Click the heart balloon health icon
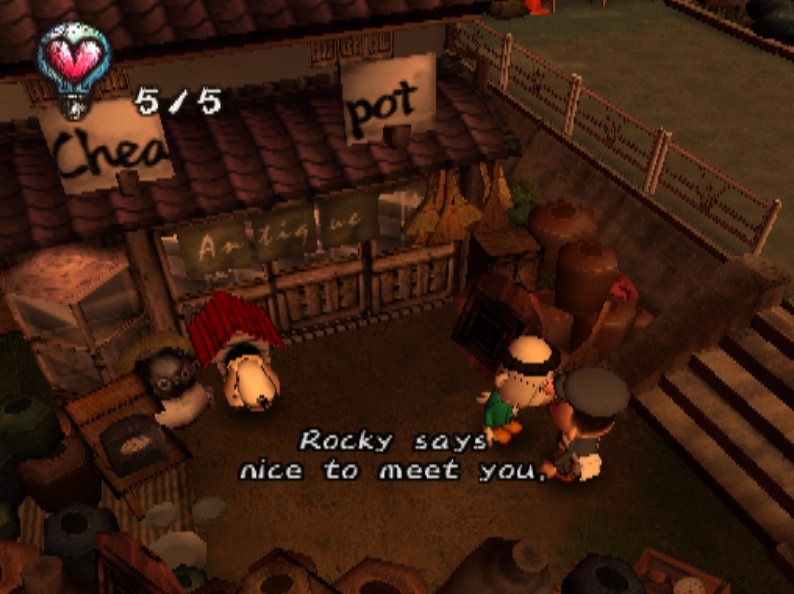 pyautogui.click(x=74, y=61)
